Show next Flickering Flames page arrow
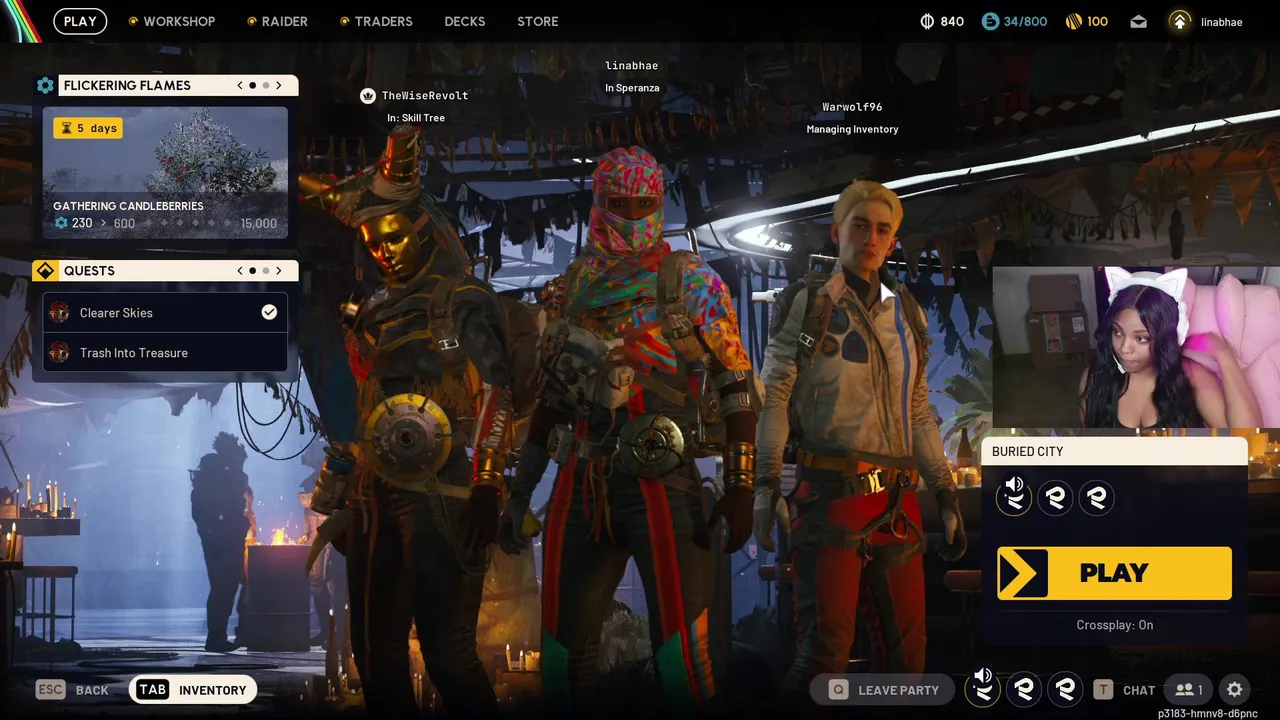Image resolution: width=1280 pixels, height=720 pixels. pyautogui.click(x=279, y=86)
